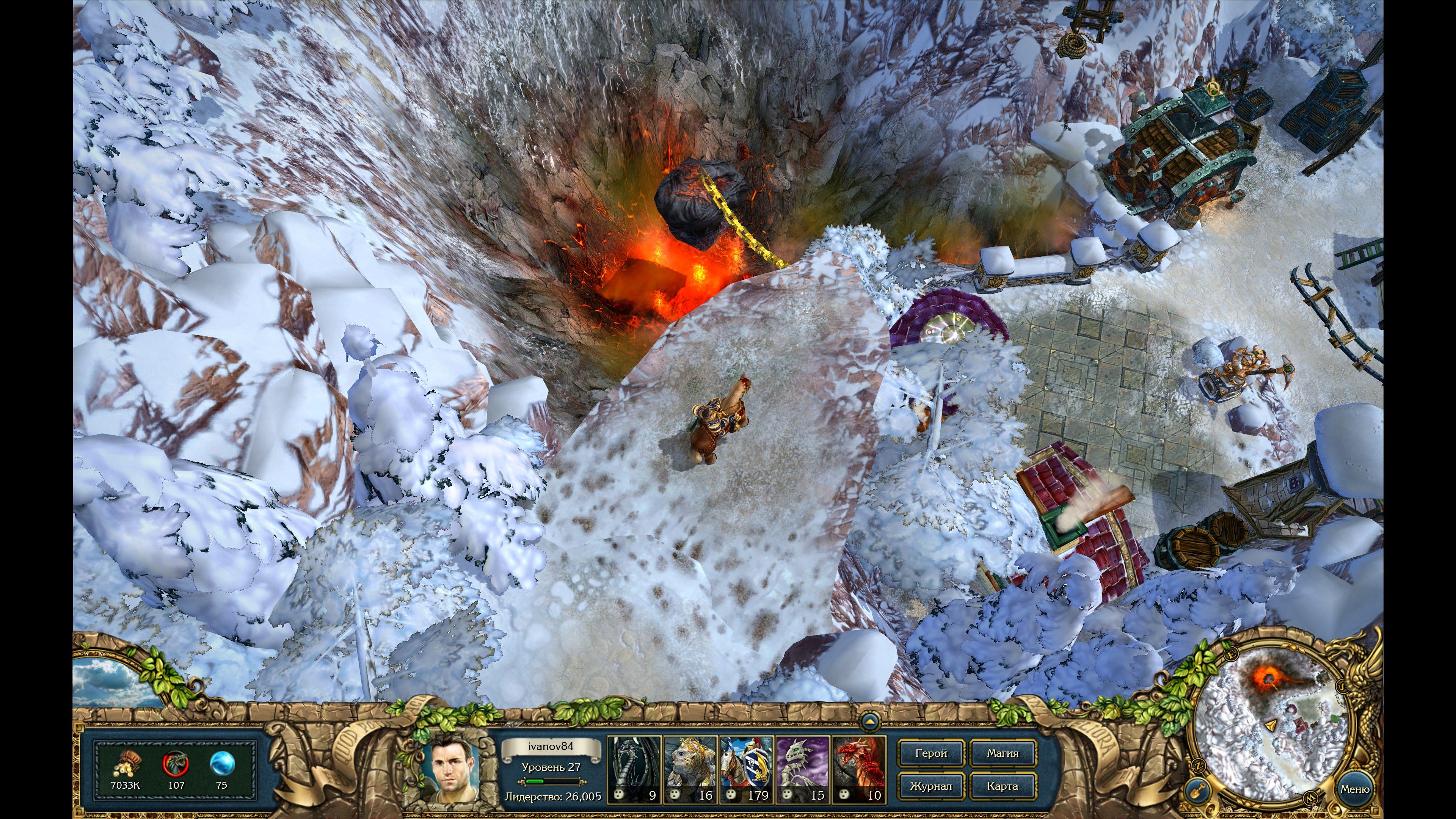The image size is (1456, 819).
Task: Open the Магия spell book
Action: pos(1003,753)
